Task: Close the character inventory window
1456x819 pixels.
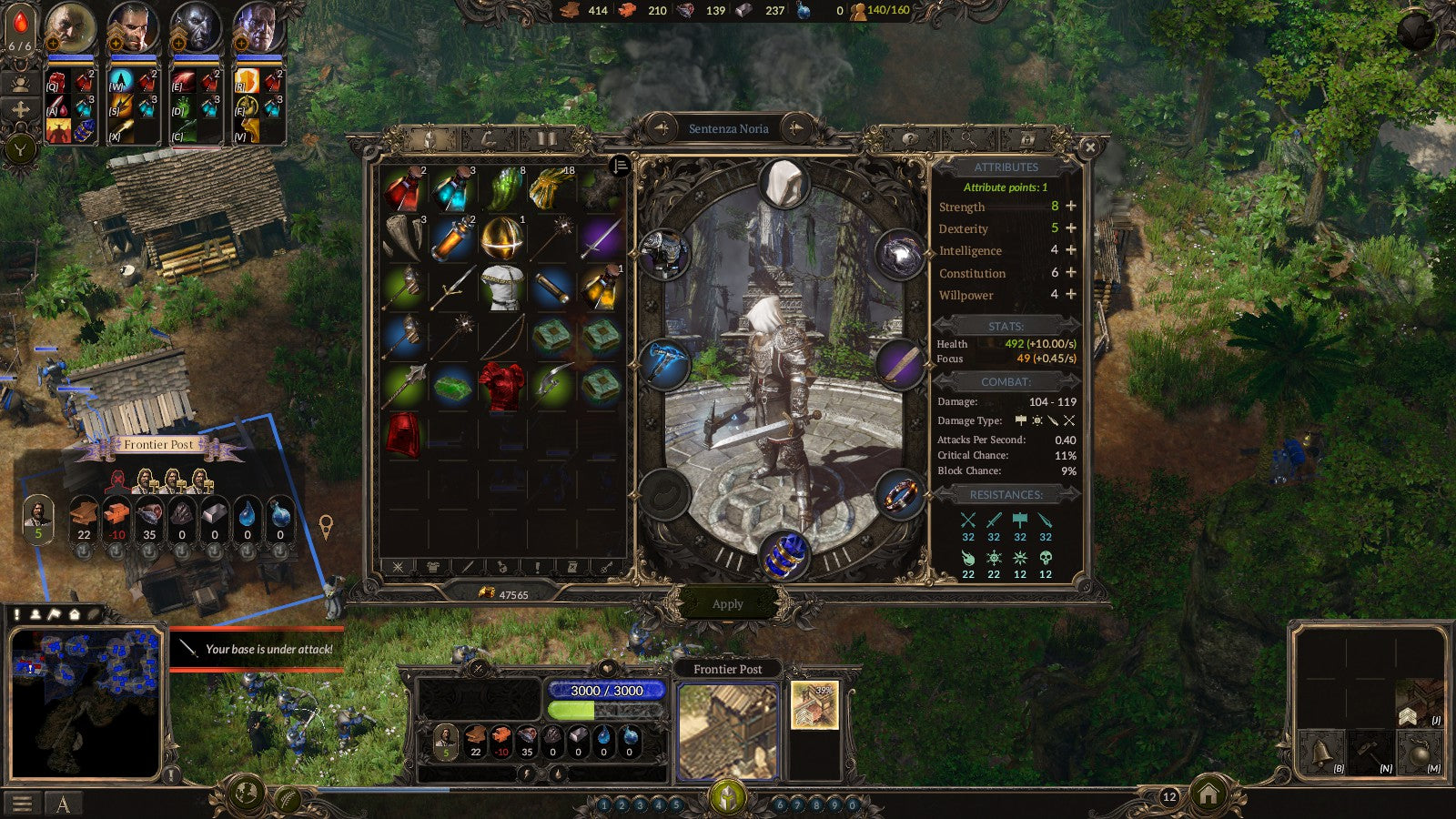Action: point(1089,147)
